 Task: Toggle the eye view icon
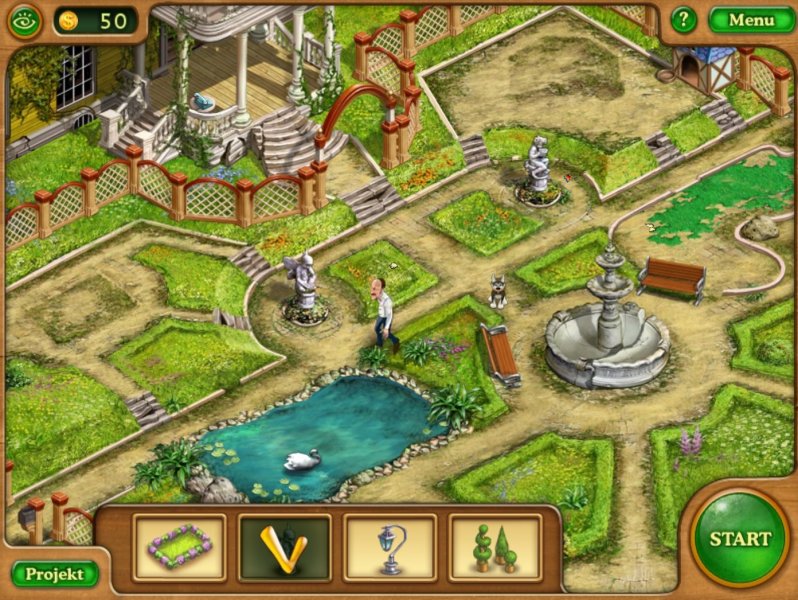(x=22, y=20)
